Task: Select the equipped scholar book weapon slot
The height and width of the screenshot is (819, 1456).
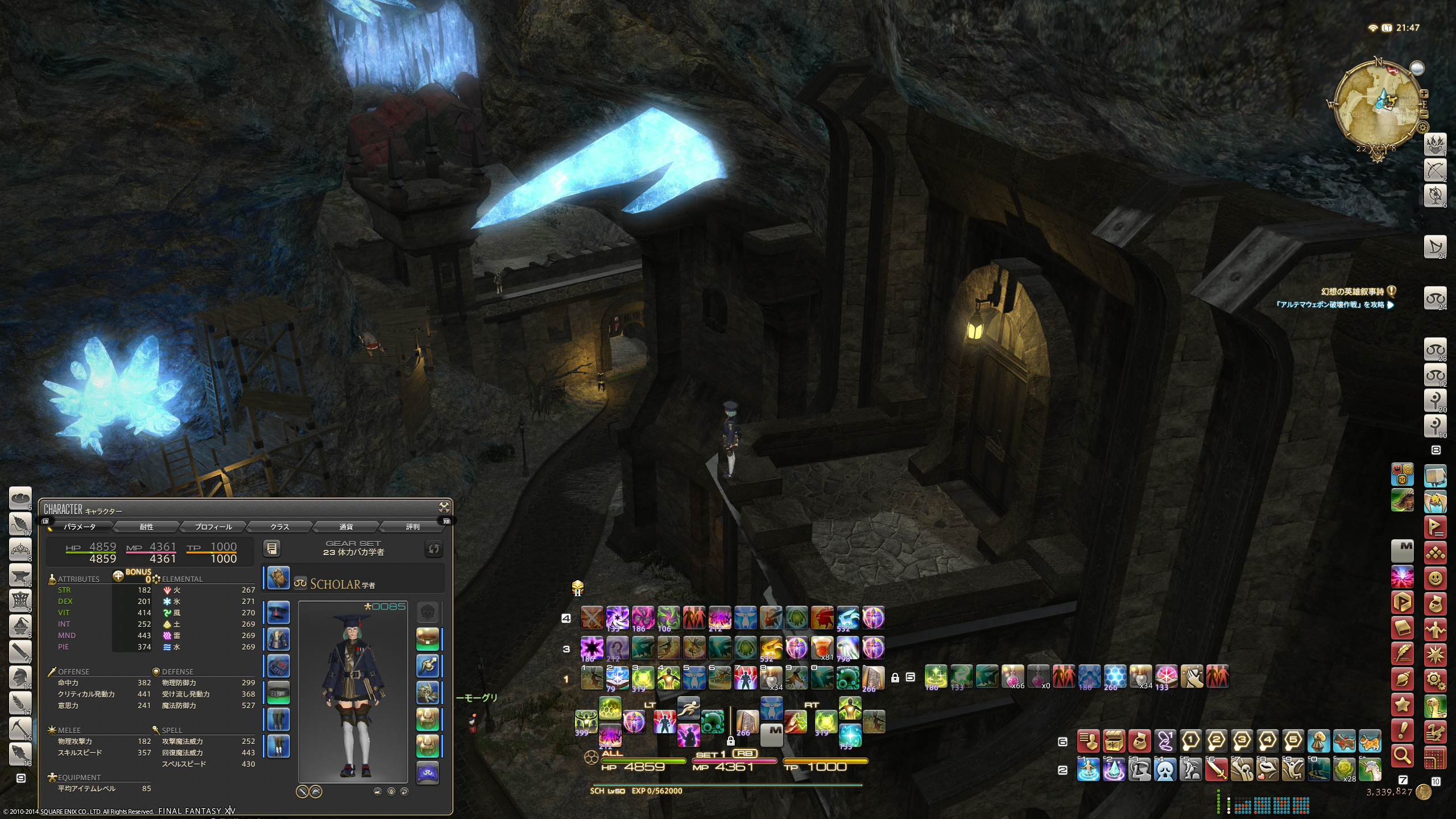Action: [278, 578]
